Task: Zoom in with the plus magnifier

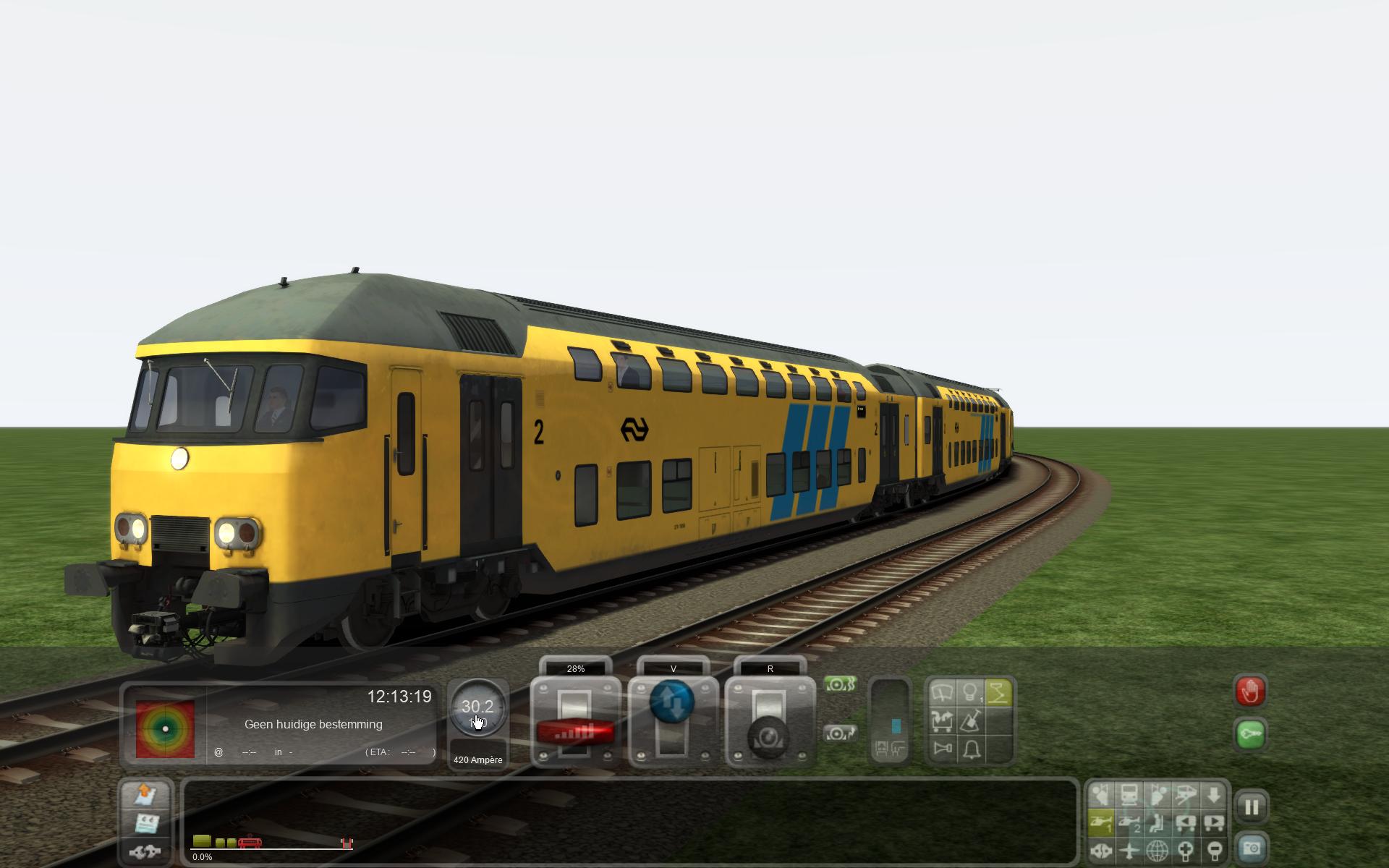Action: click(1186, 850)
